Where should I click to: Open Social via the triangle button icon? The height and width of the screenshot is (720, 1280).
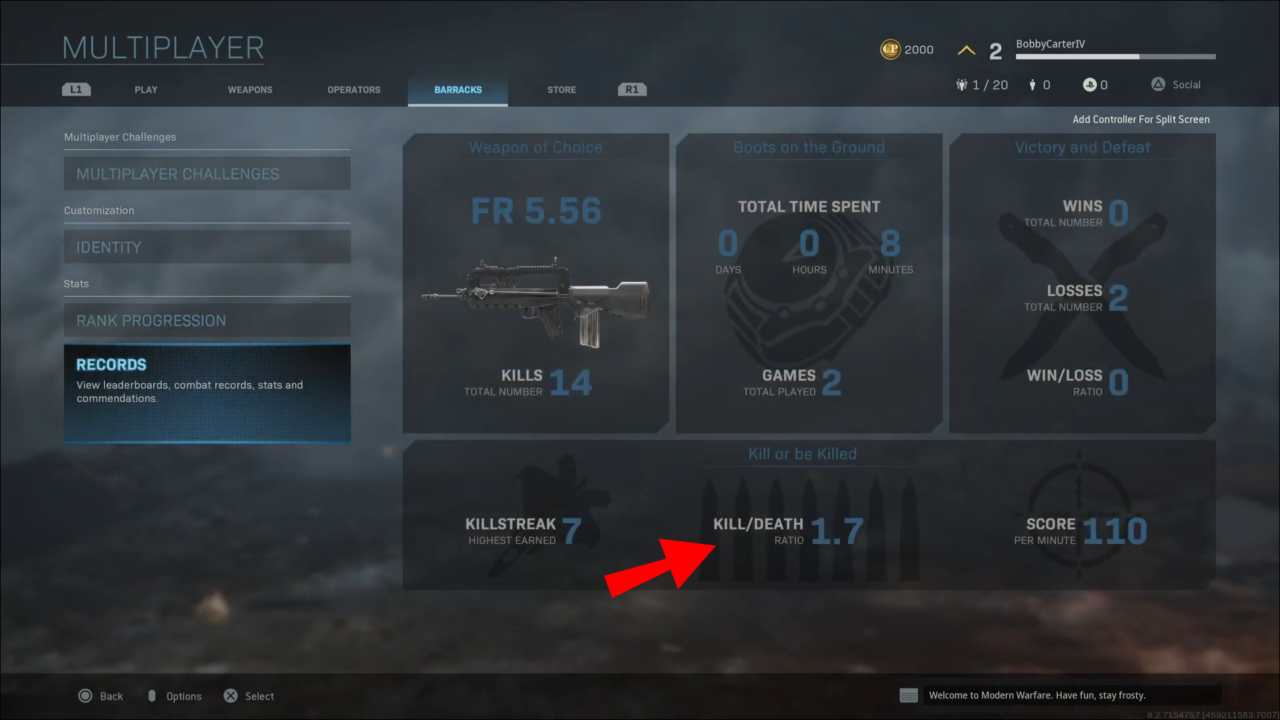click(x=1158, y=84)
